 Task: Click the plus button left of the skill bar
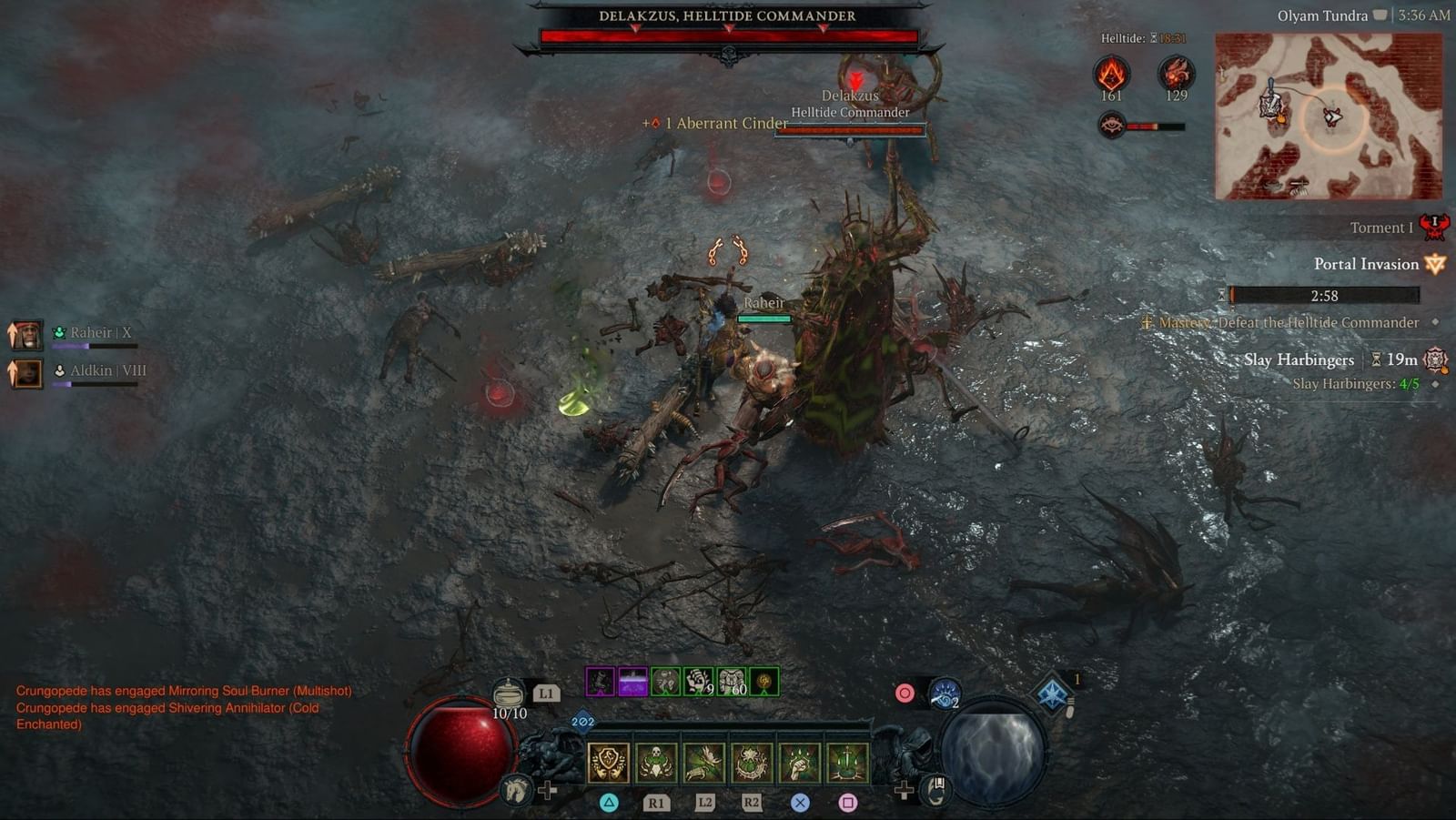click(x=547, y=788)
